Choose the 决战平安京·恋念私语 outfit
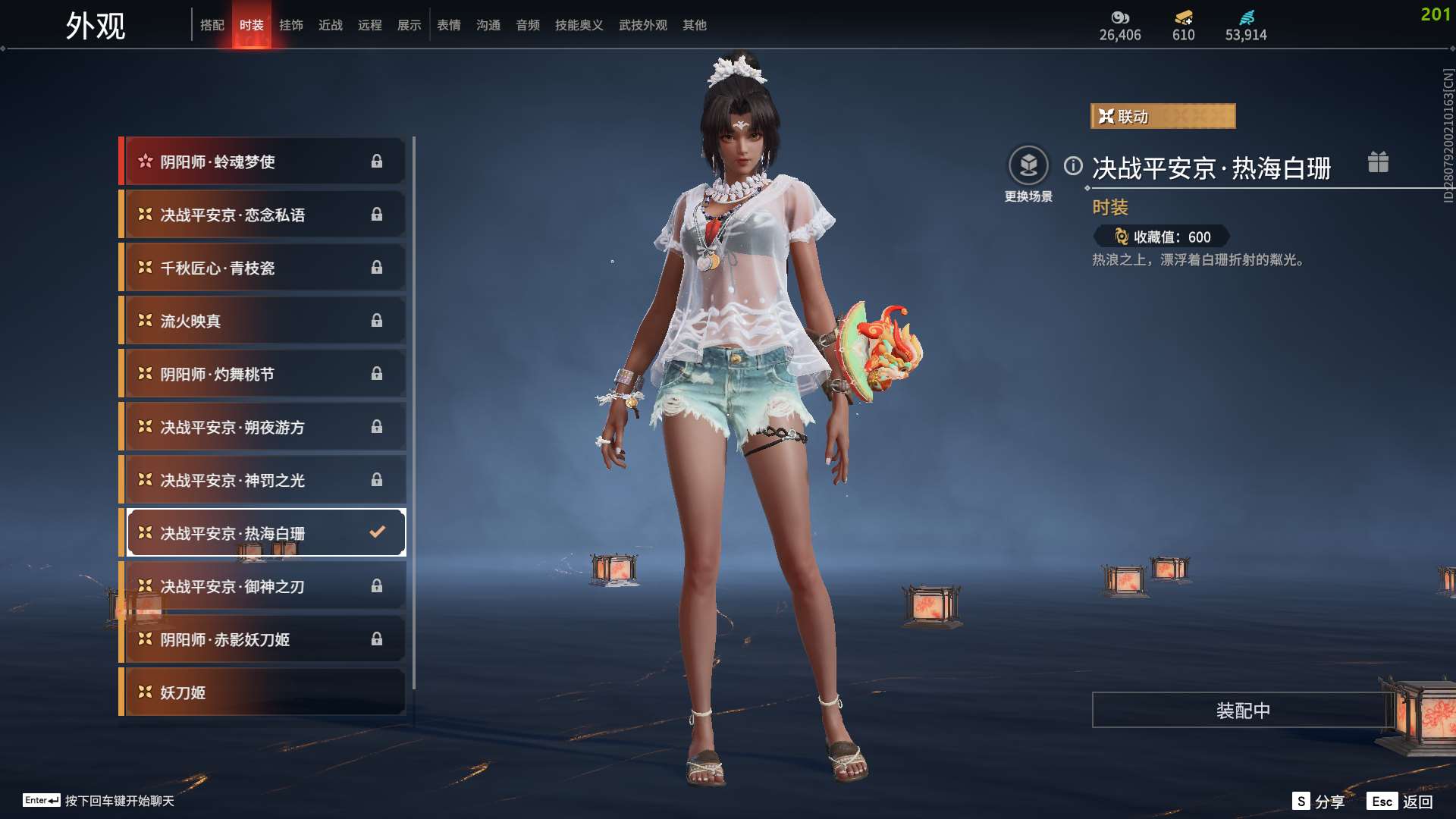The width and height of the screenshot is (1456, 819). tap(263, 215)
